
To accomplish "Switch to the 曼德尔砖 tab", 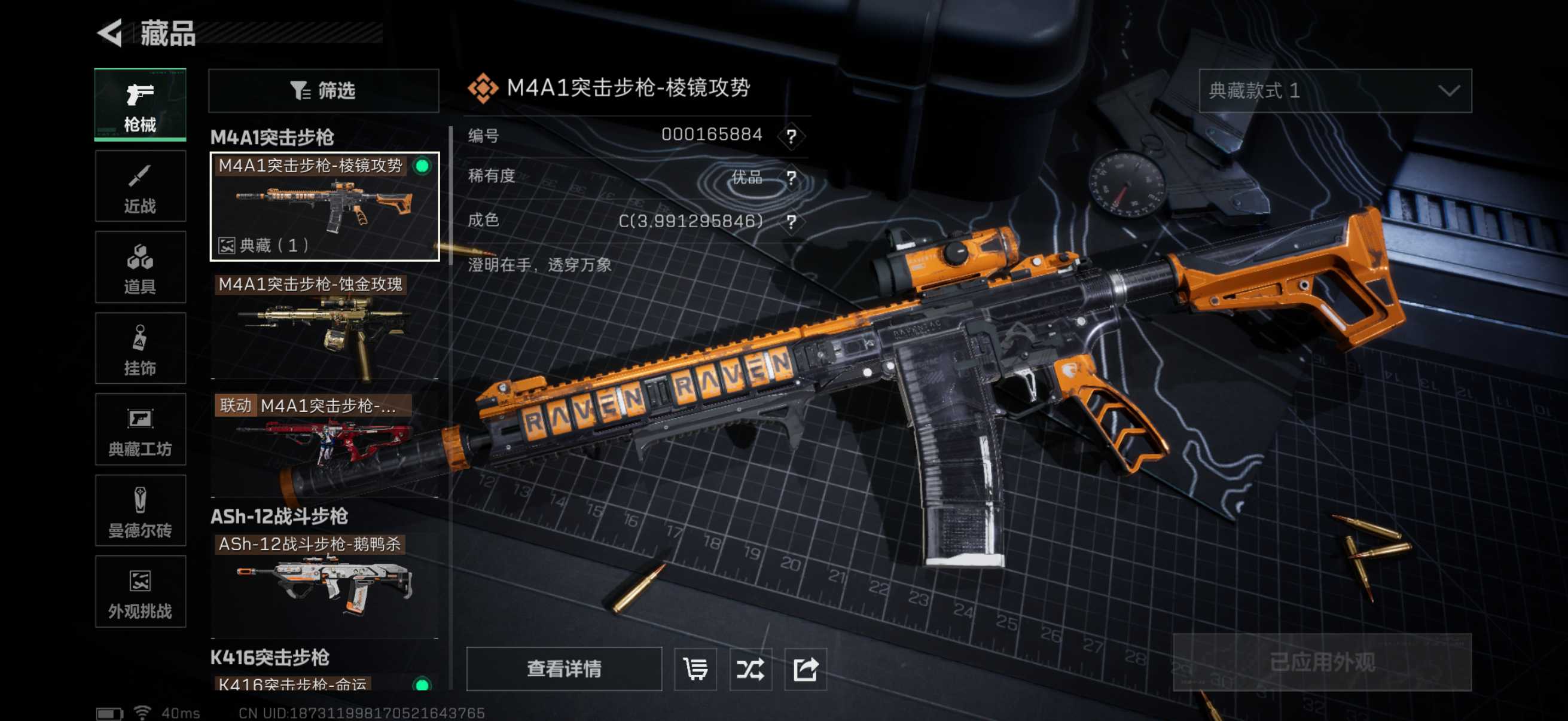I will (140, 511).
